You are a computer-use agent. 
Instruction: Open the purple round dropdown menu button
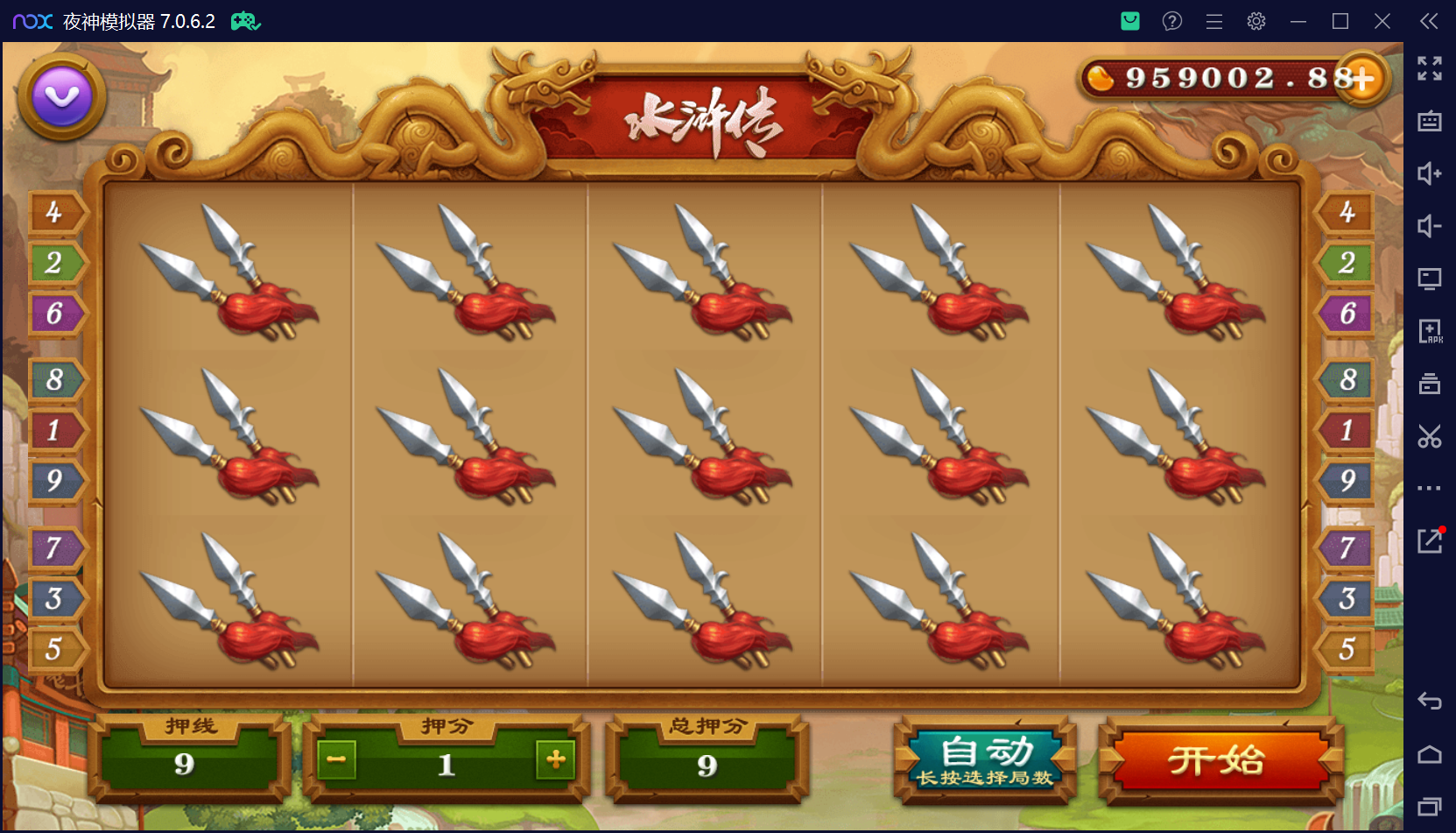pos(62,96)
